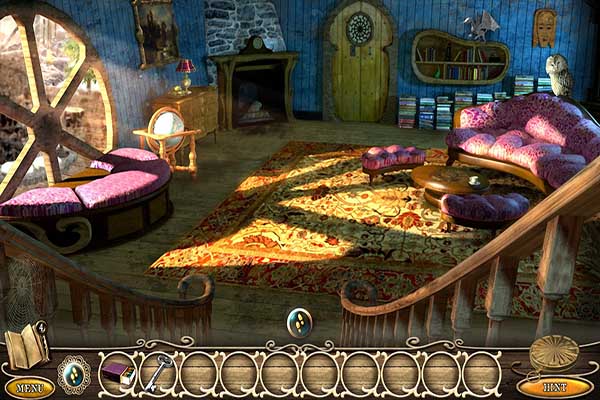This screenshot has height=400, width=600.
Task: Select the silver key inventory slot
Action: tap(157, 372)
